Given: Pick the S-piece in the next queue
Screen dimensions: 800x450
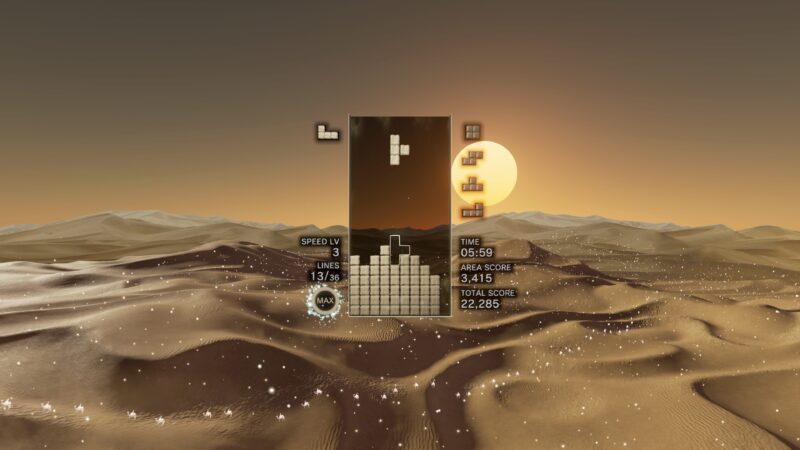Looking at the screenshot, I should [x=472, y=157].
